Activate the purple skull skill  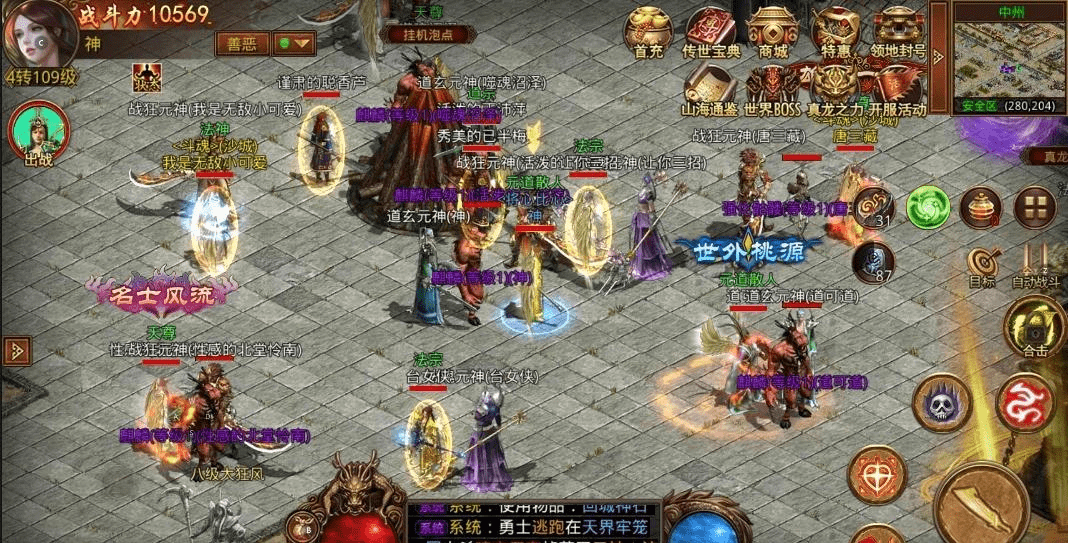[x=941, y=403]
